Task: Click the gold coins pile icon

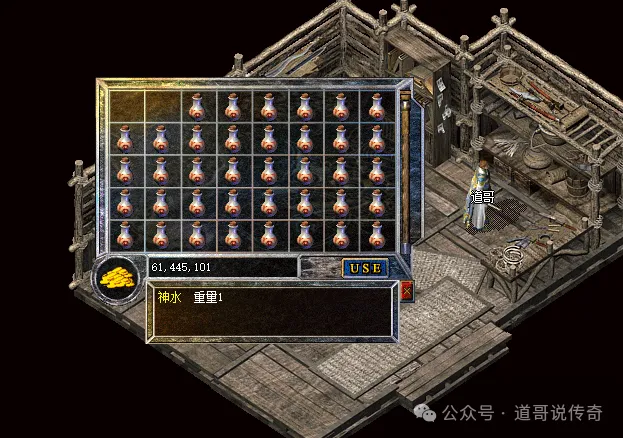Action: 120,278
